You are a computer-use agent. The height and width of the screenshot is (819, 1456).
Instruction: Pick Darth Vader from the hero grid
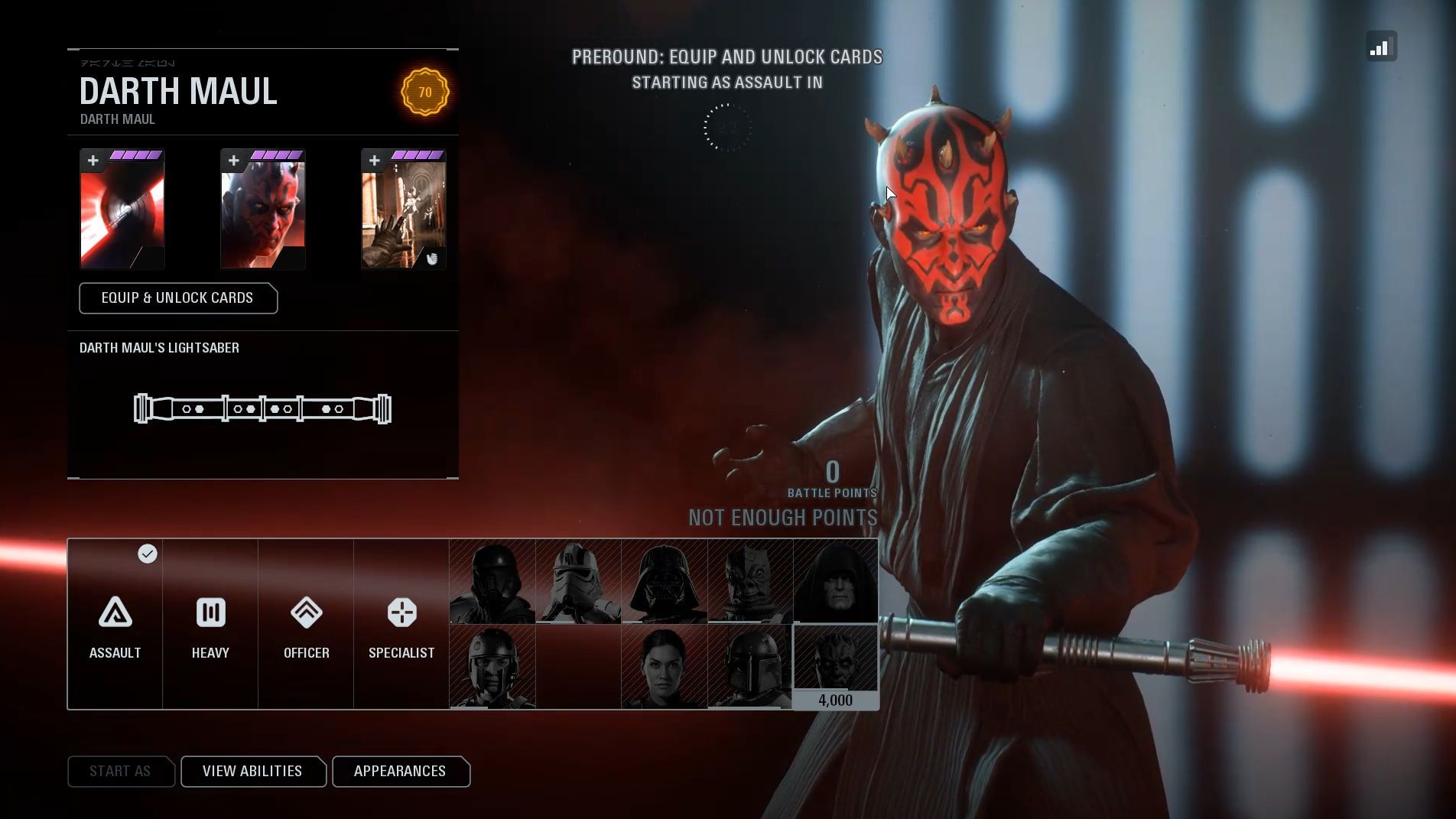coord(665,582)
